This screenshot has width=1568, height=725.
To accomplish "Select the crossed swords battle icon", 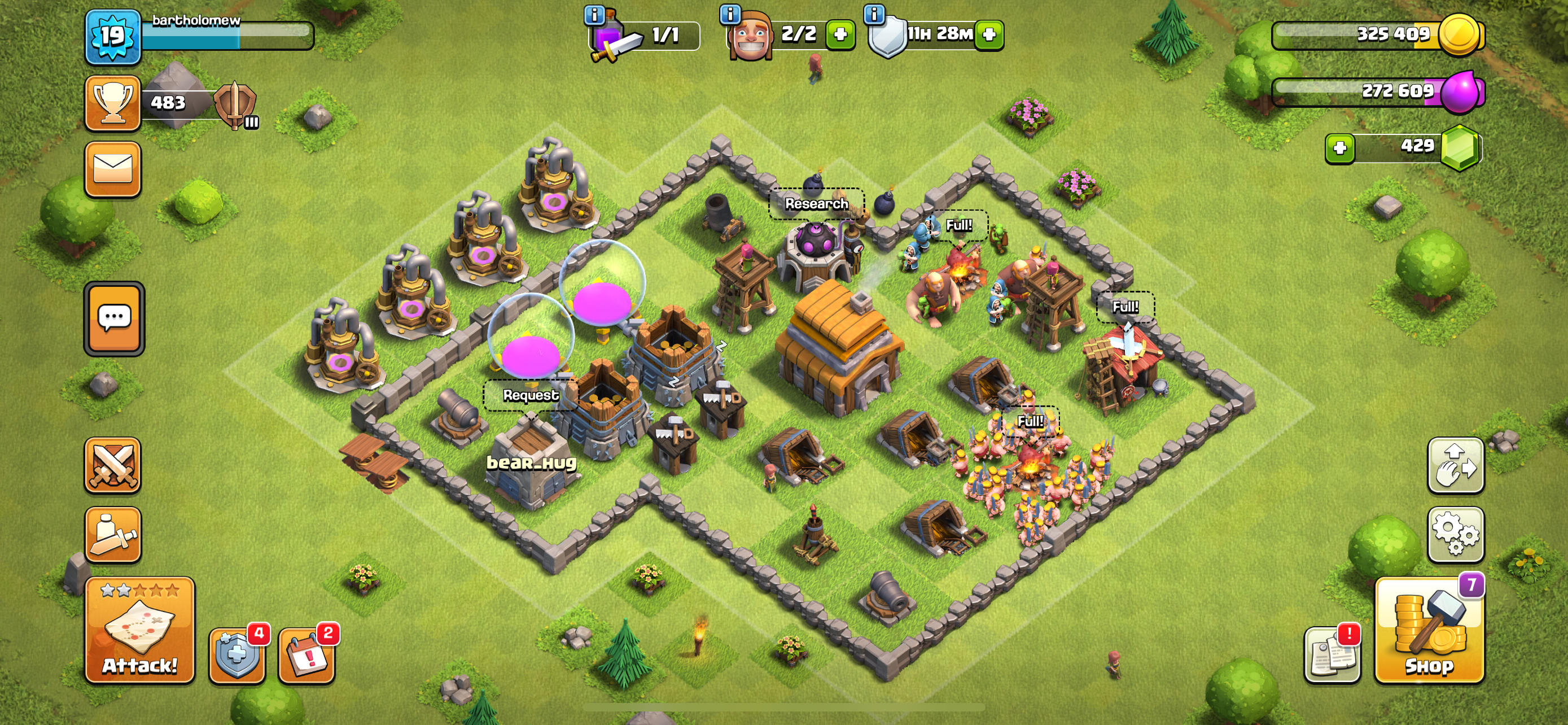I will pyautogui.click(x=113, y=465).
